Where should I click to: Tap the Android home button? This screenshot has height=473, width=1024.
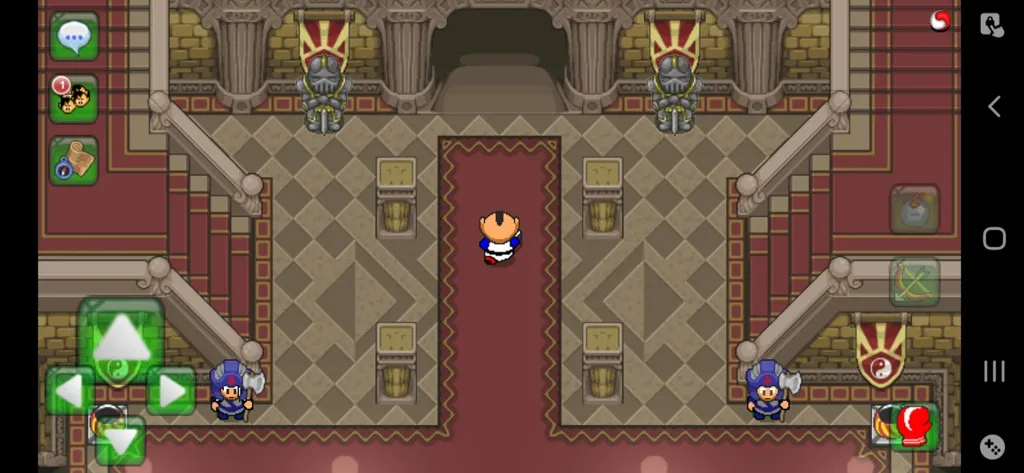[x=994, y=238]
